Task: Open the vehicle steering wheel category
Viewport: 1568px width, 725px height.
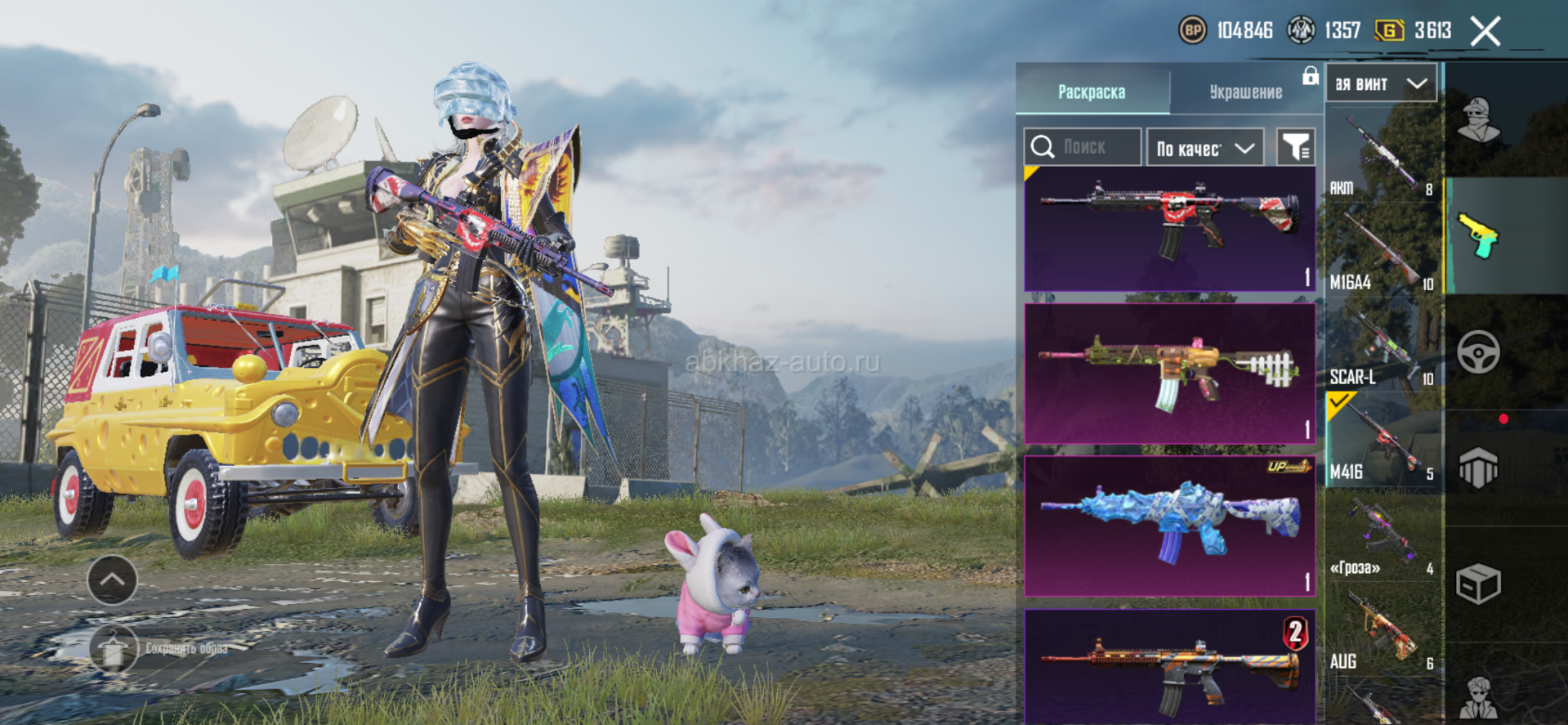Action: [1478, 352]
